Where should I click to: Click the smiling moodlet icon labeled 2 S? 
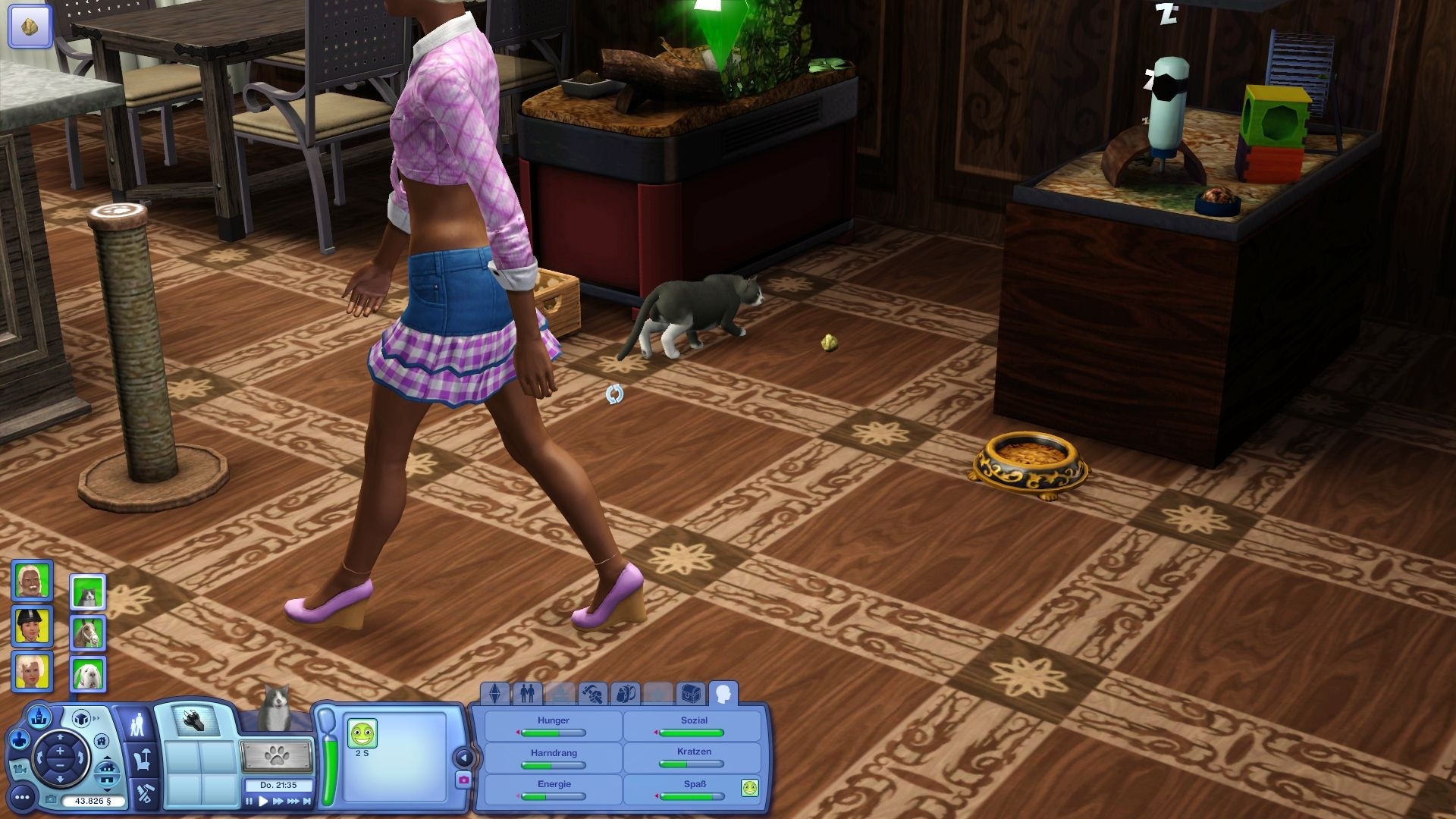[x=363, y=733]
